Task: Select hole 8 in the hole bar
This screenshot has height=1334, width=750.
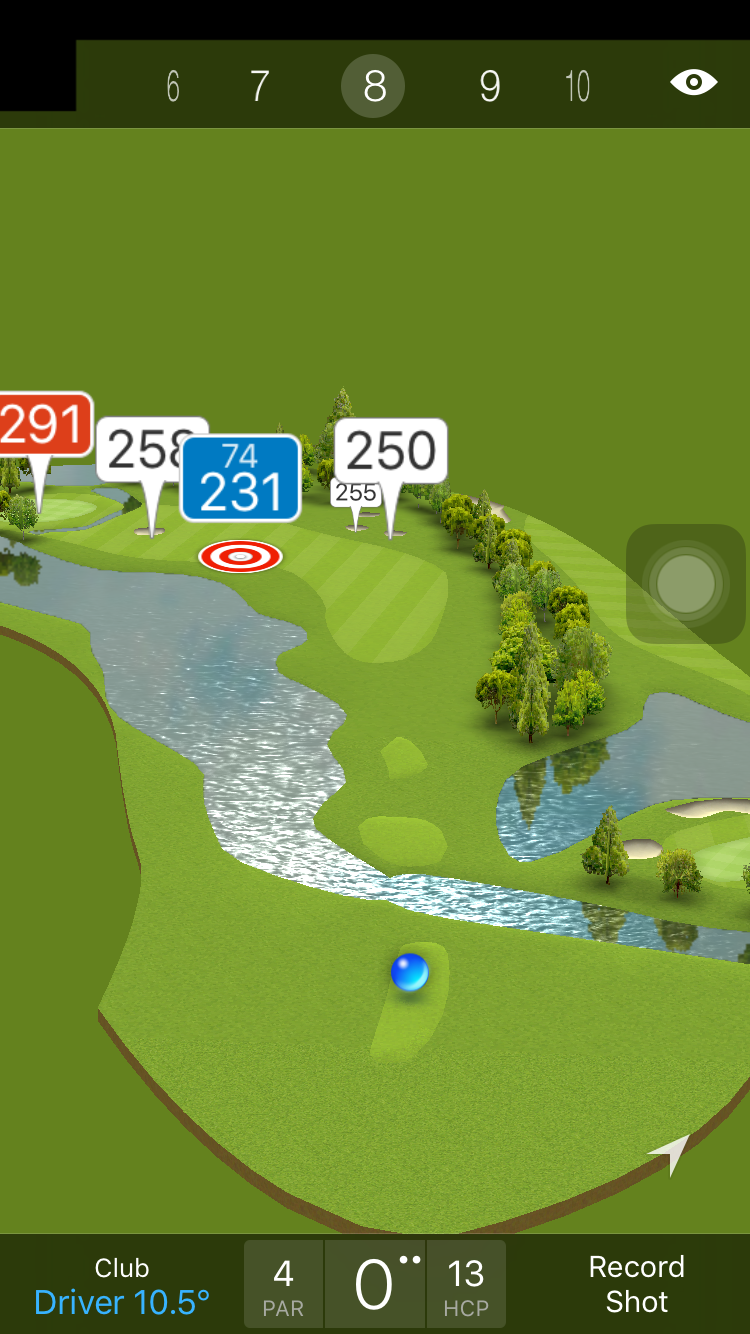Action: point(373,87)
